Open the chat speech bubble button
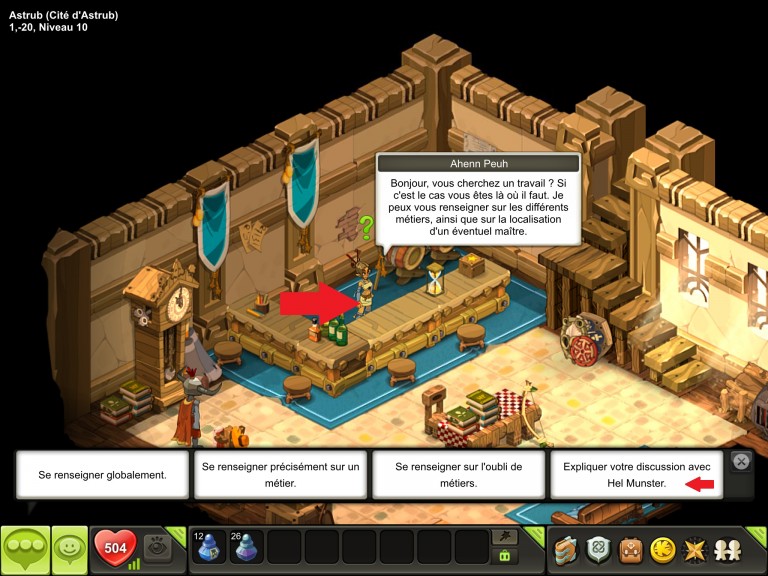The width and height of the screenshot is (768, 576). pos(25,549)
